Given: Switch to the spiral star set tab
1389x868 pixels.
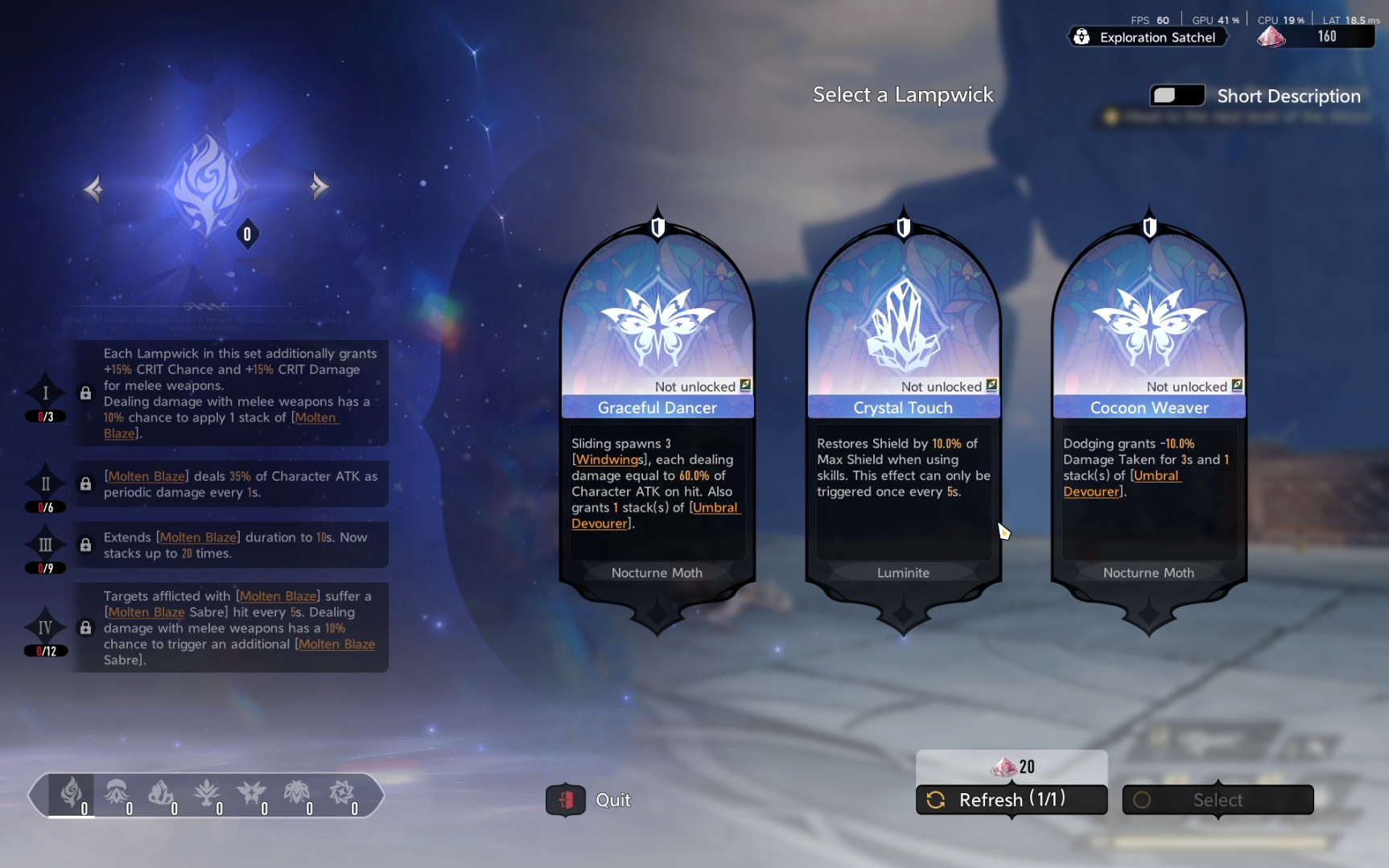Looking at the screenshot, I should pos(342,795).
